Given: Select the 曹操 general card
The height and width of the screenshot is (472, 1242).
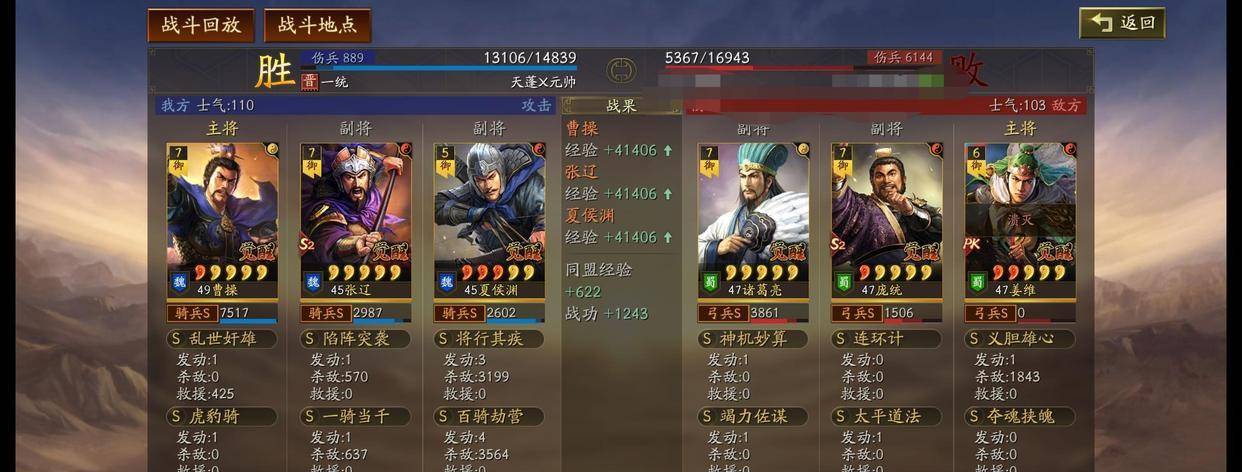Looking at the screenshot, I should (x=222, y=219).
